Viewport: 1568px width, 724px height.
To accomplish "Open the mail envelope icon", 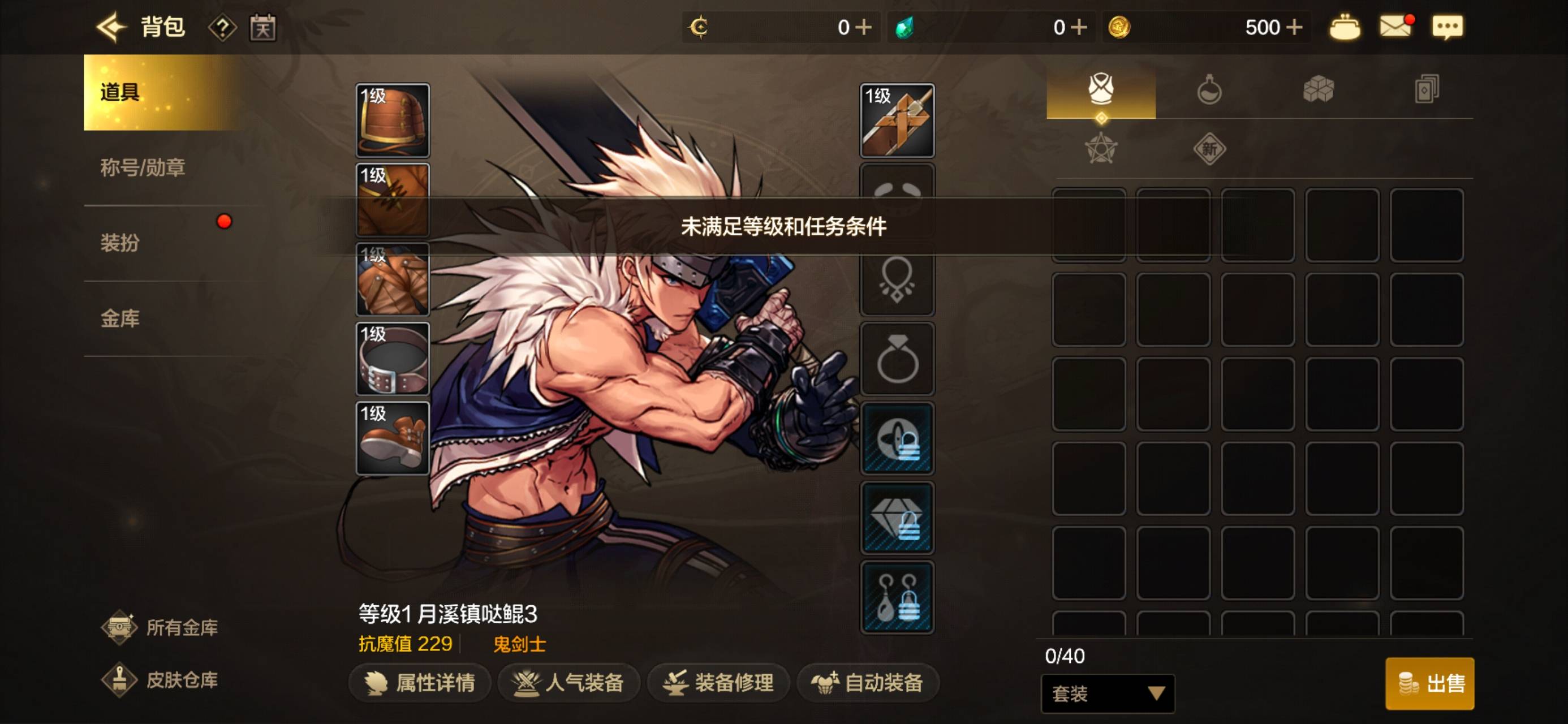I will pyautogui.click(x=1395, y=27).
